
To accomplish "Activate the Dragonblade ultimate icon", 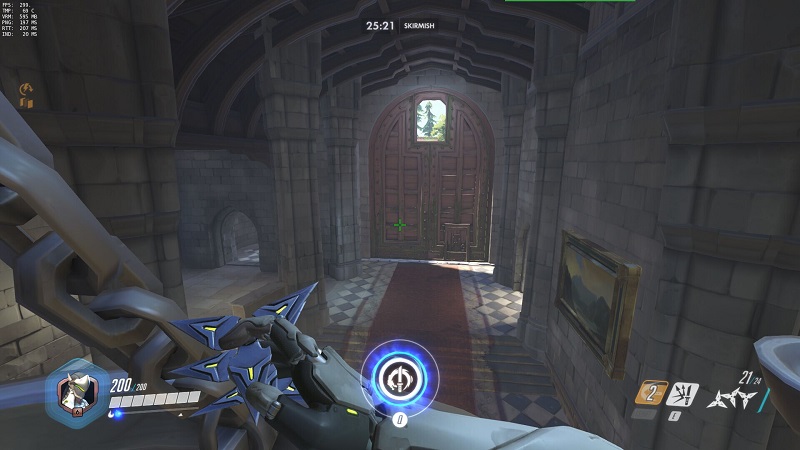I will (399, 377).
